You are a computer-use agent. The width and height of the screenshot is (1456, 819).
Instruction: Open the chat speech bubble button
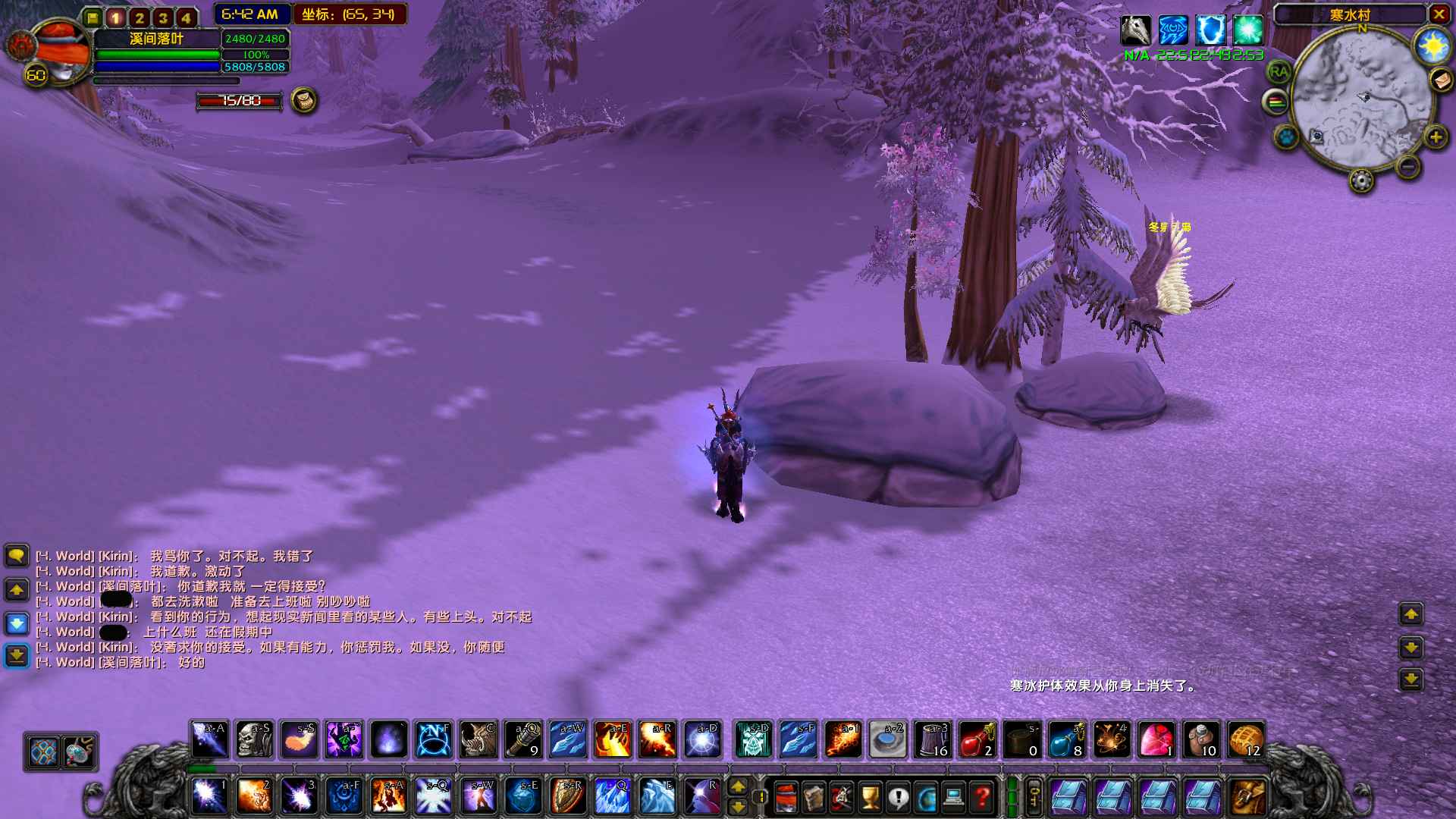point(17,556)
